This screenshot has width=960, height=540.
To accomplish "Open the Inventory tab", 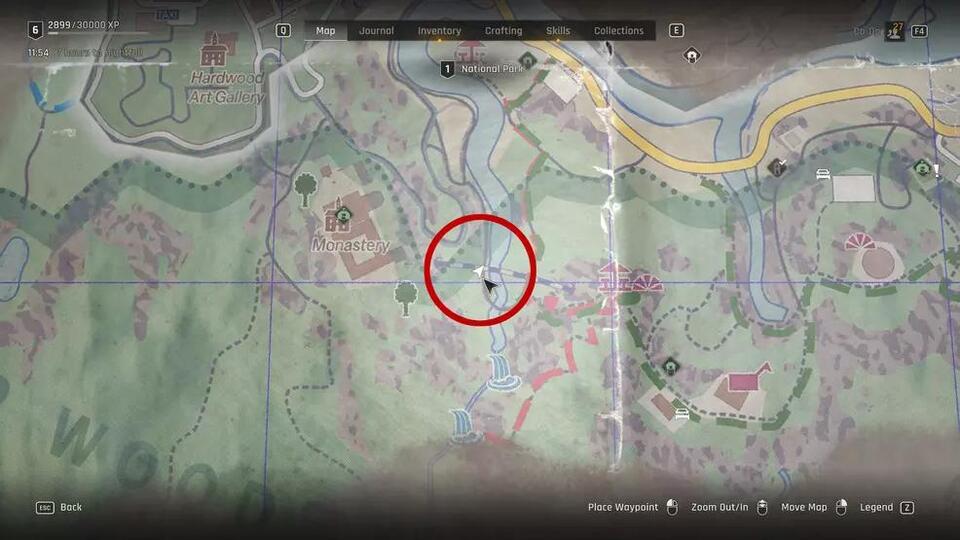I will pyautogui.click(x=439, y=31).
